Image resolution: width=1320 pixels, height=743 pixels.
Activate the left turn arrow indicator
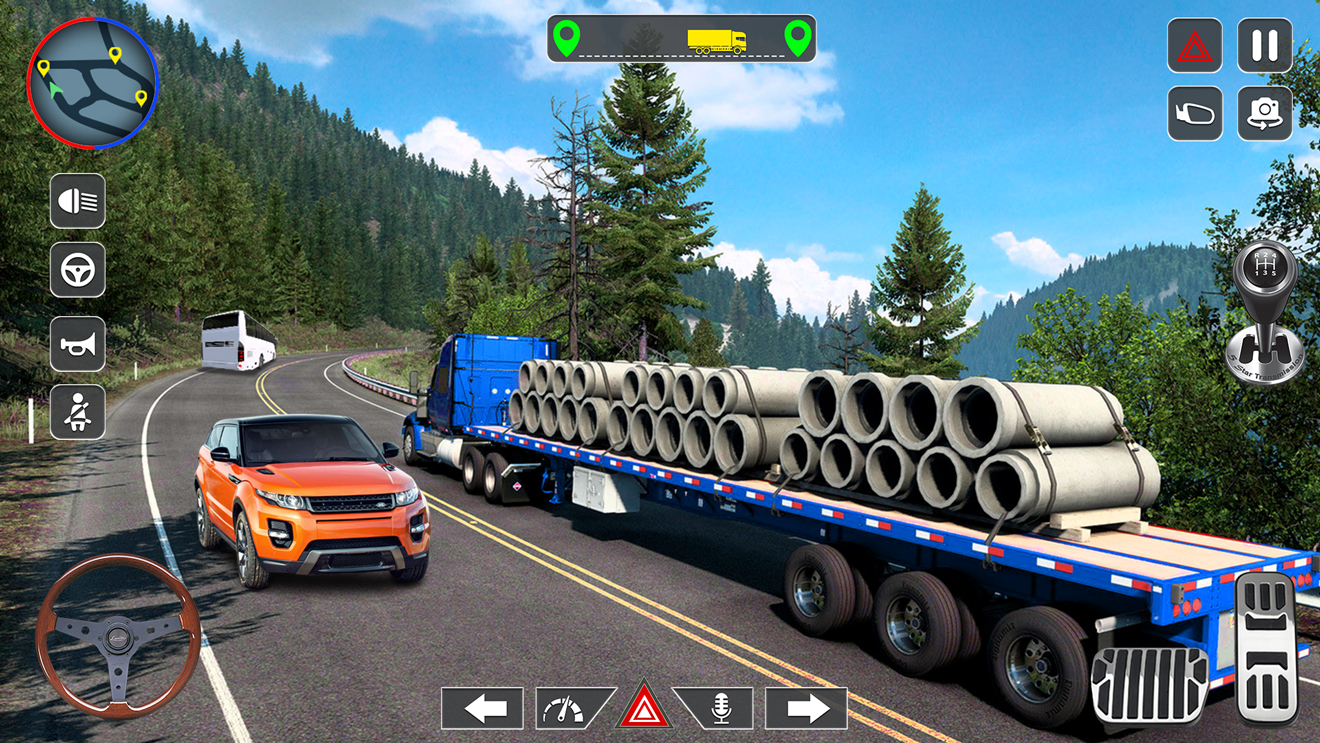[483, 709]
